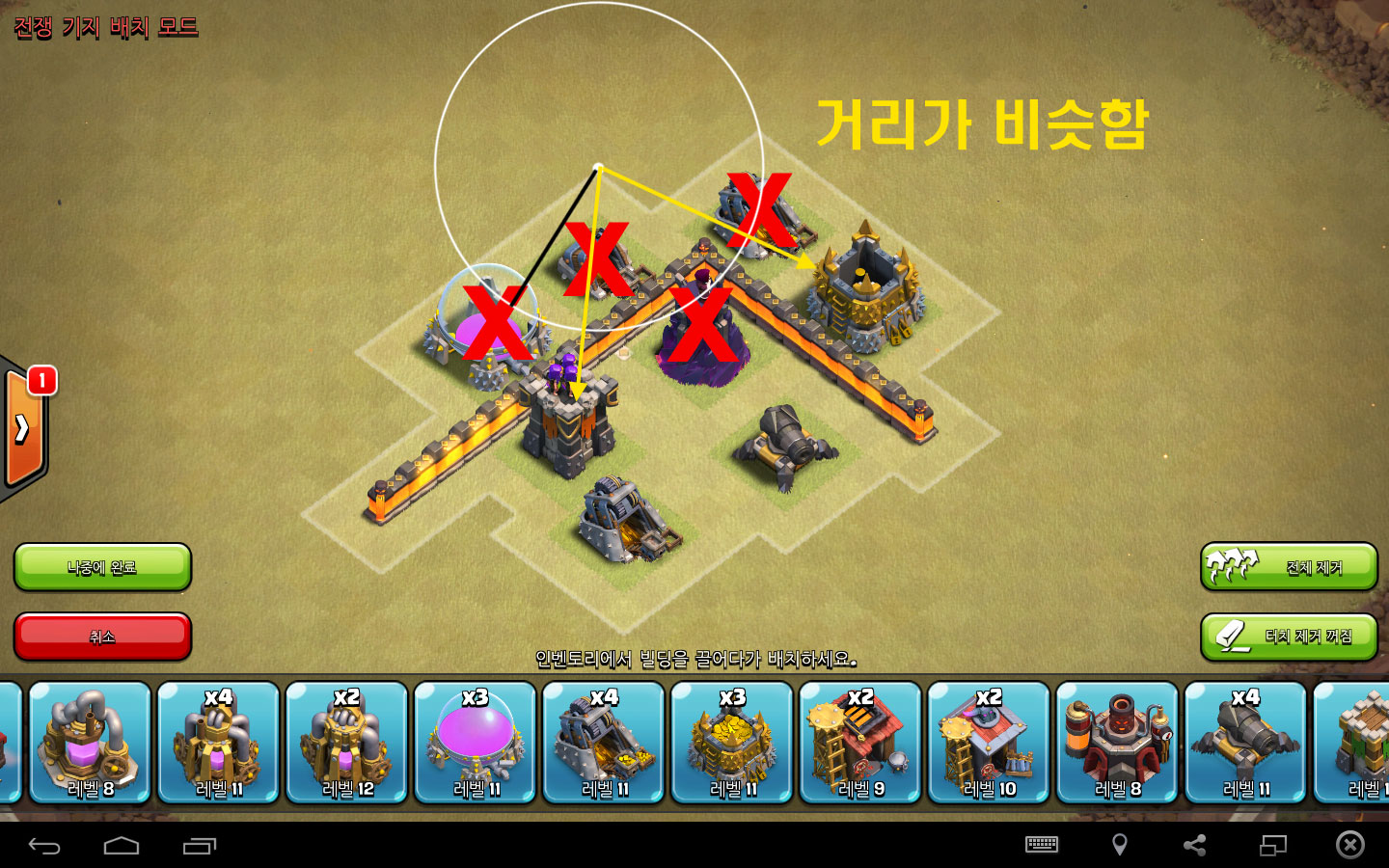Choose the green '나중에 완료' button
Image resolution: width=1389 pixels, height=868 pixels.
coord(102,567)
